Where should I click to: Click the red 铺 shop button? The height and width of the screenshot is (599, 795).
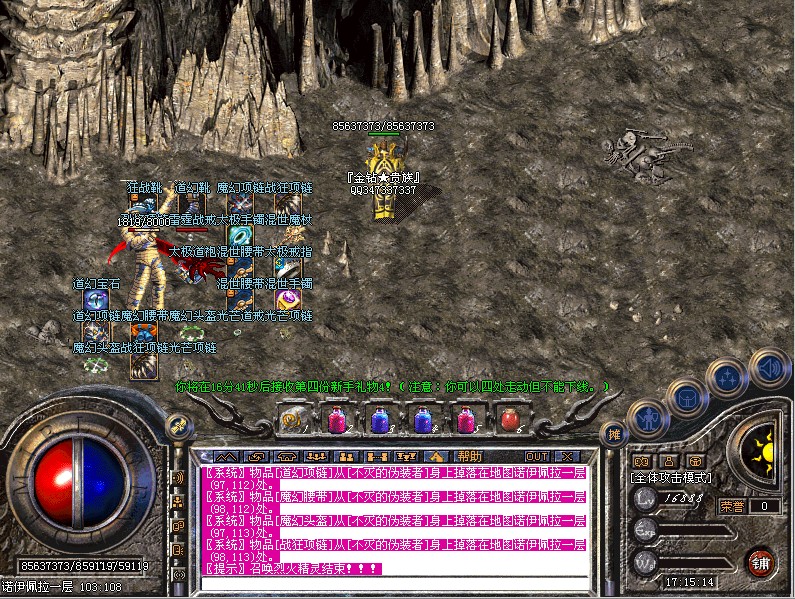click(761, 560)
